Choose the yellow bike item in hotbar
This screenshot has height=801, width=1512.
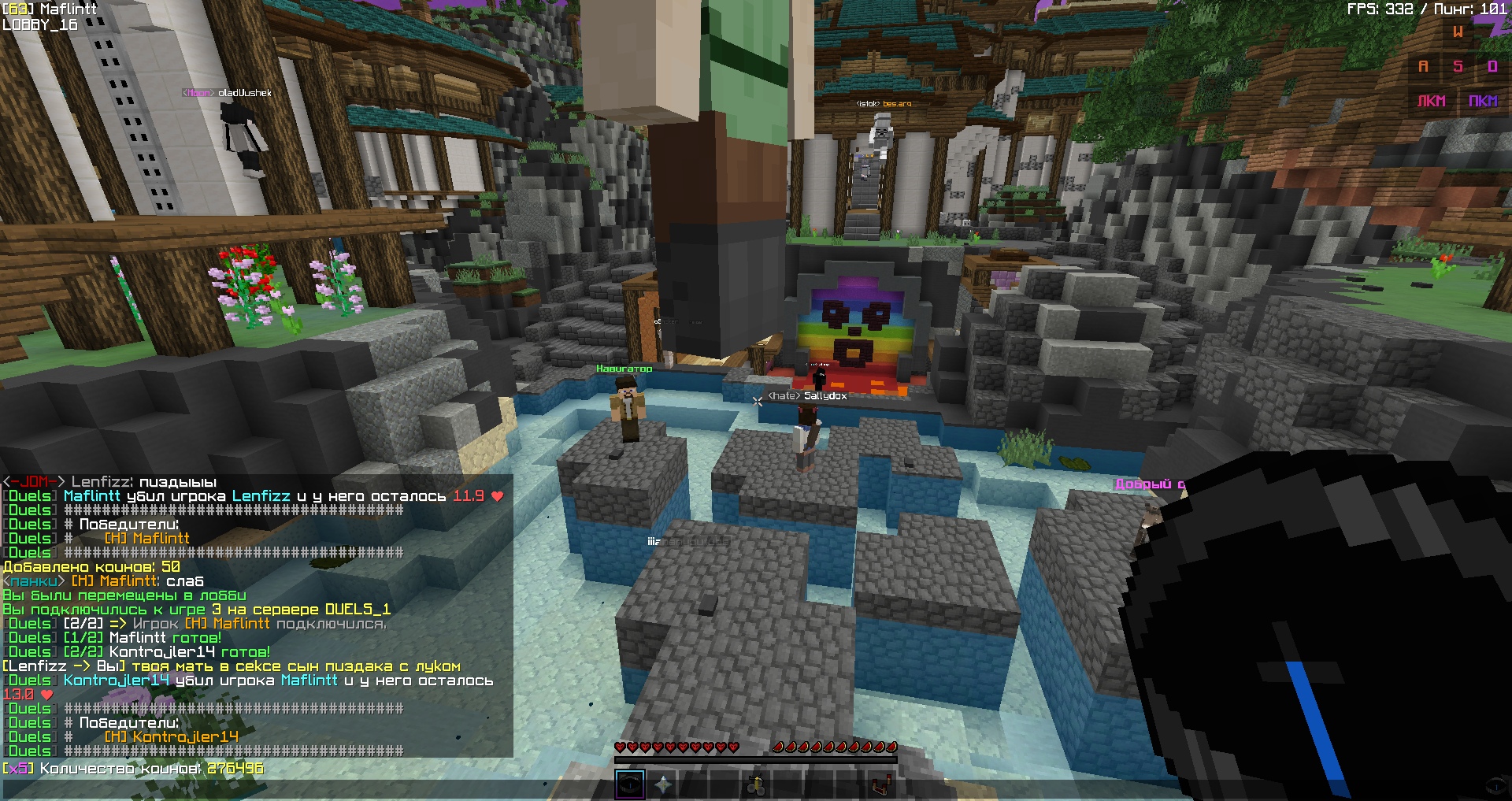click(x=757, y=784)
